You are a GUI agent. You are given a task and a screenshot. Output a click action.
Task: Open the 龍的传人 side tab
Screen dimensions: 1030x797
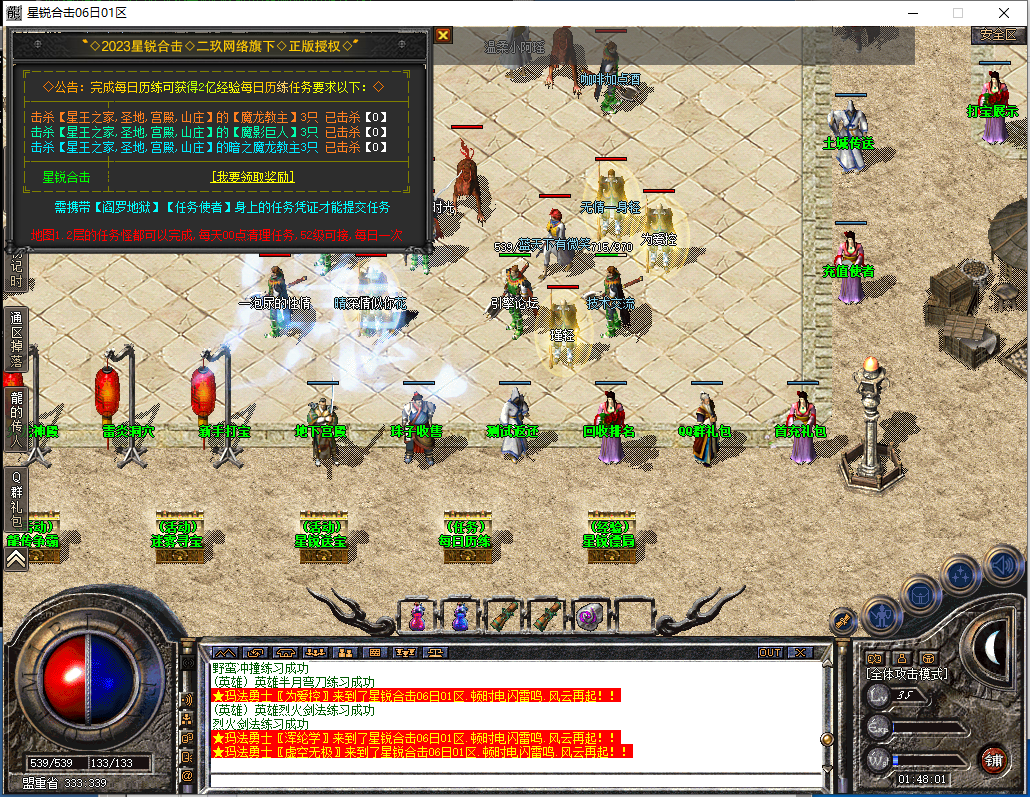pos(16,420)
